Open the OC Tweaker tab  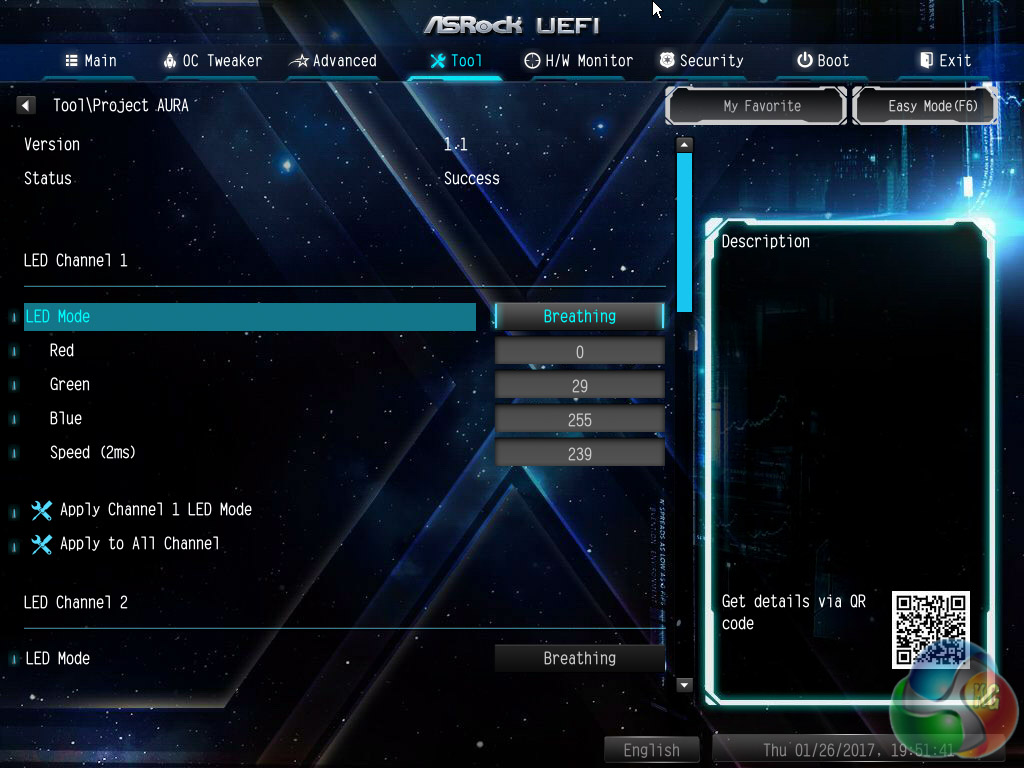(212, 61)
